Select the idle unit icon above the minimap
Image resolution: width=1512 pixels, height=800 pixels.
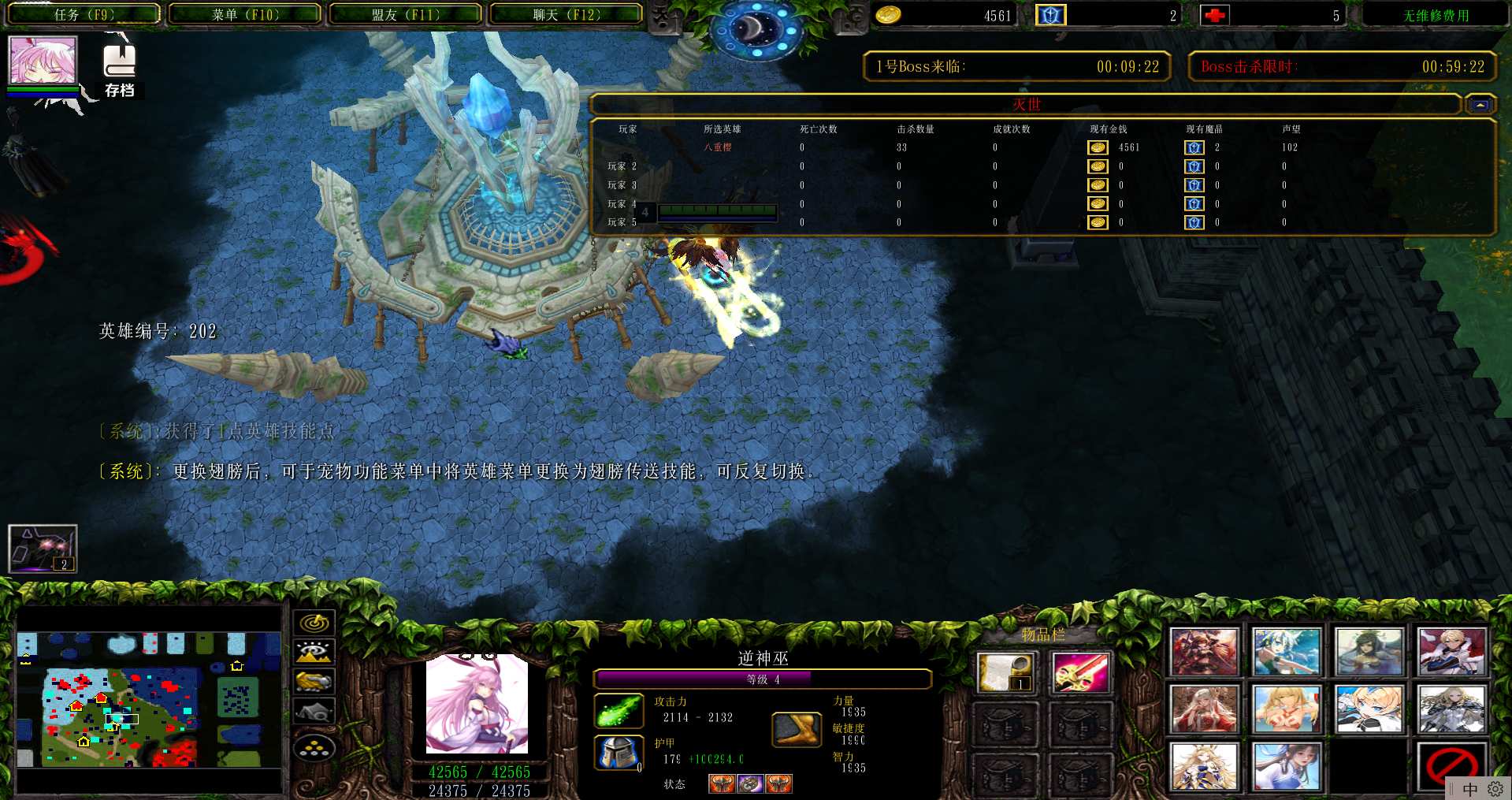43,548
